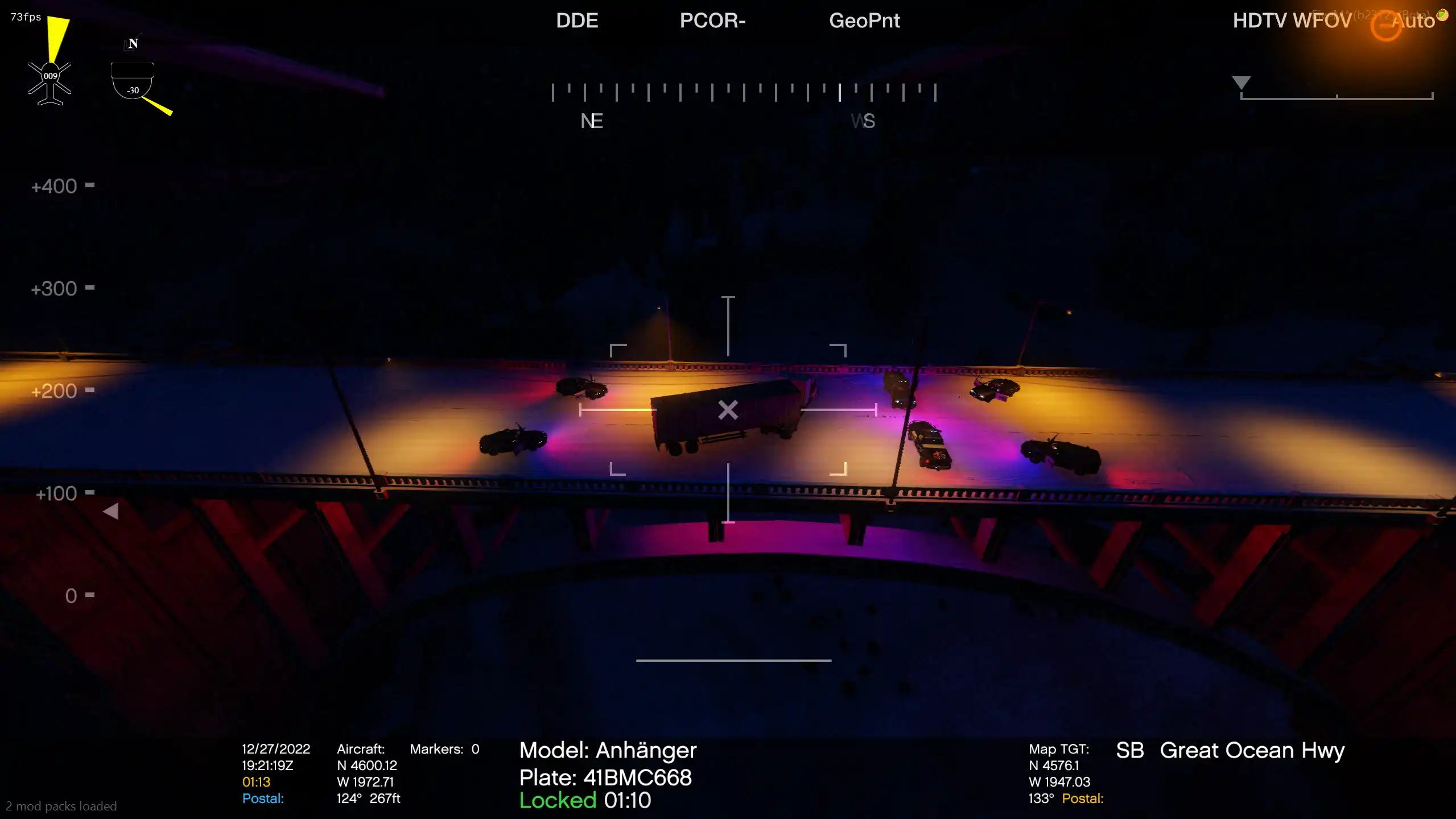Toggle the Auto camera mode
Image resolution: width=1456 pixels, height=819 pixels.
pos(1416,22)
